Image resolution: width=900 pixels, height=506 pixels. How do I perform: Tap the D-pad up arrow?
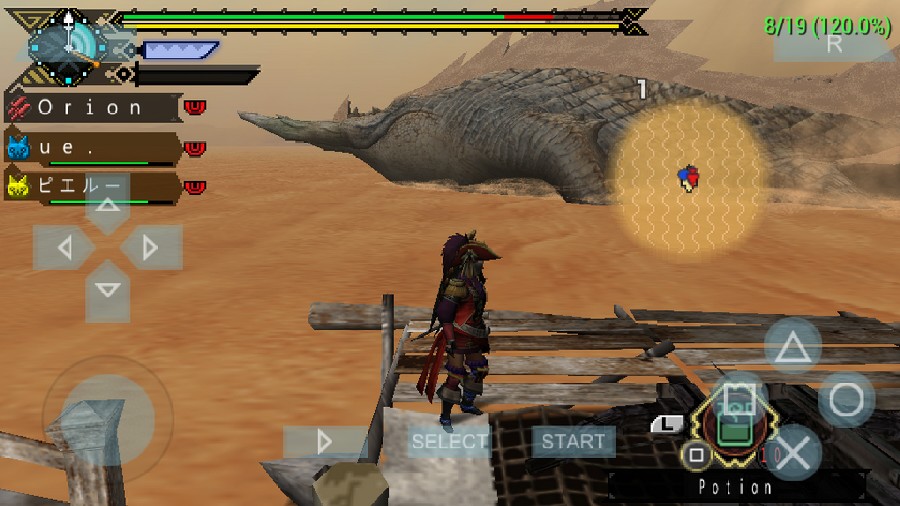click(108, 206)
